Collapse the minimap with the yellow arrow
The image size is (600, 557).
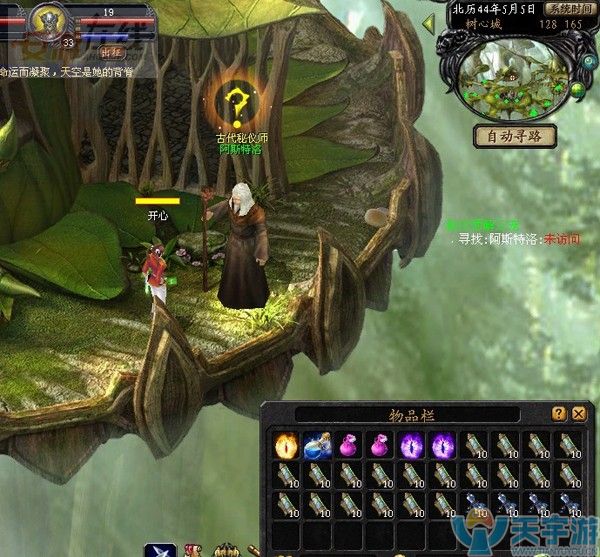[428, 22]
